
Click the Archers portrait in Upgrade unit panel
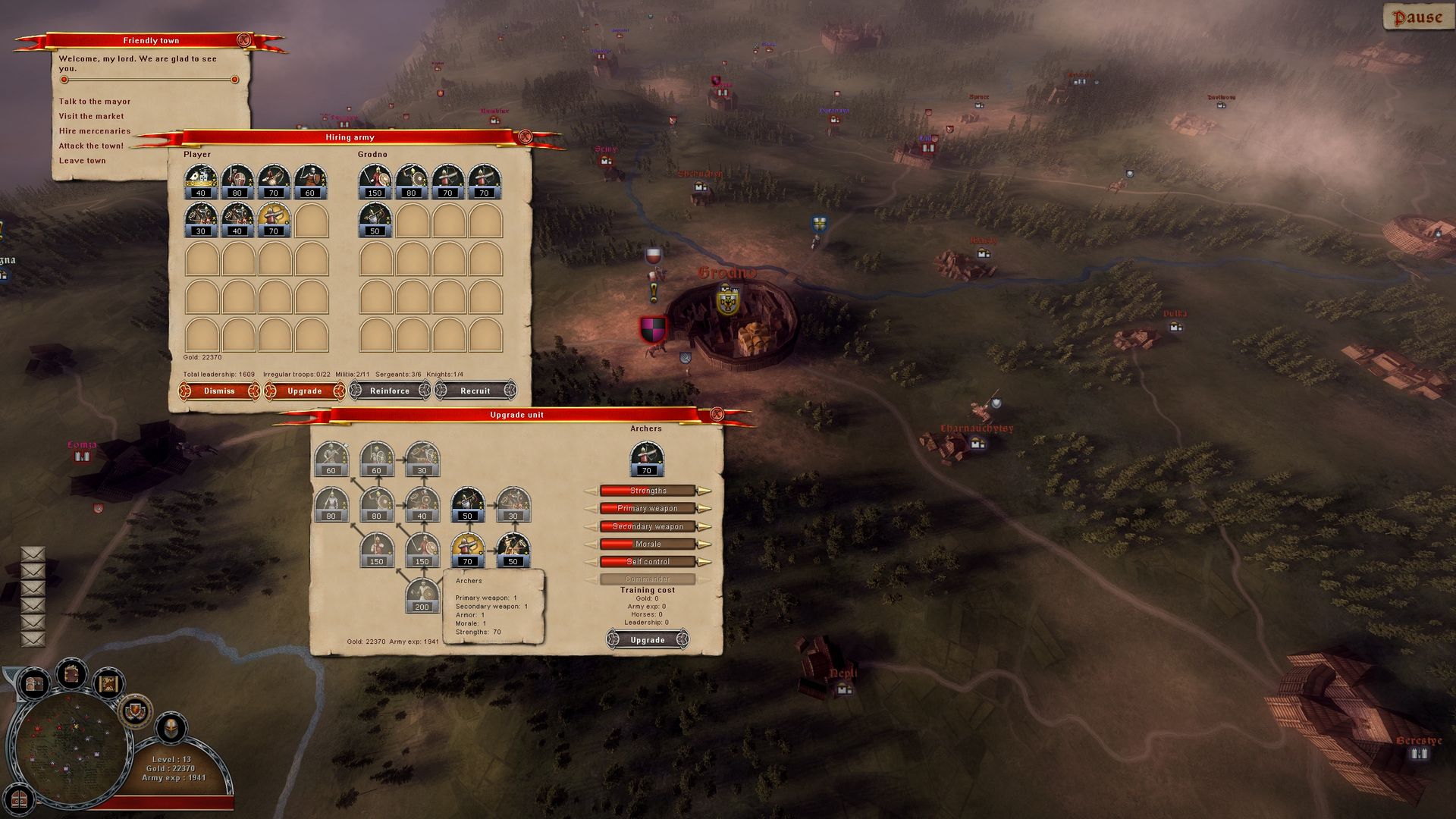(646, 457)
